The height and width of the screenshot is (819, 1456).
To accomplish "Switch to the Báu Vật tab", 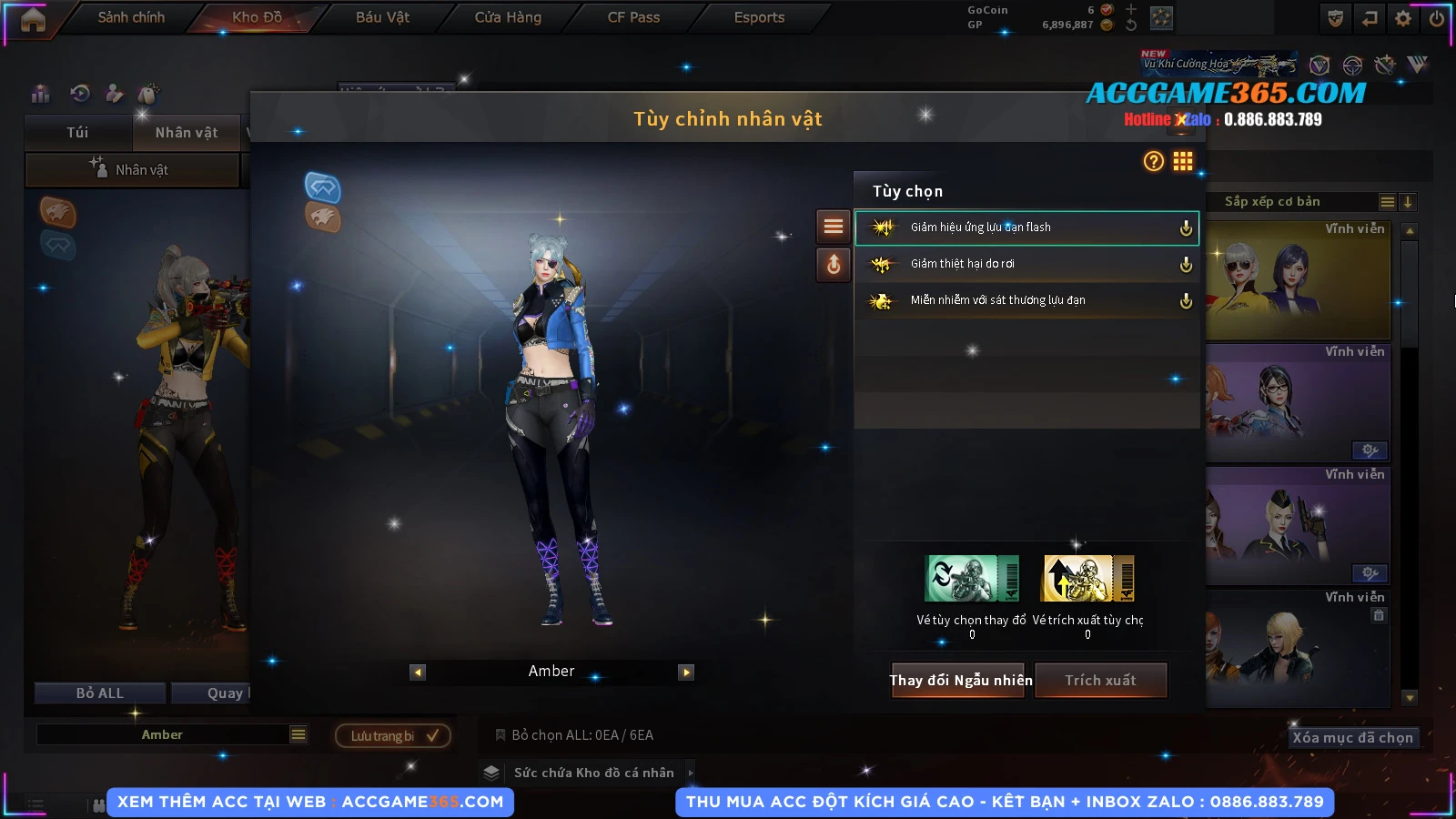I will tap(382, 17).
